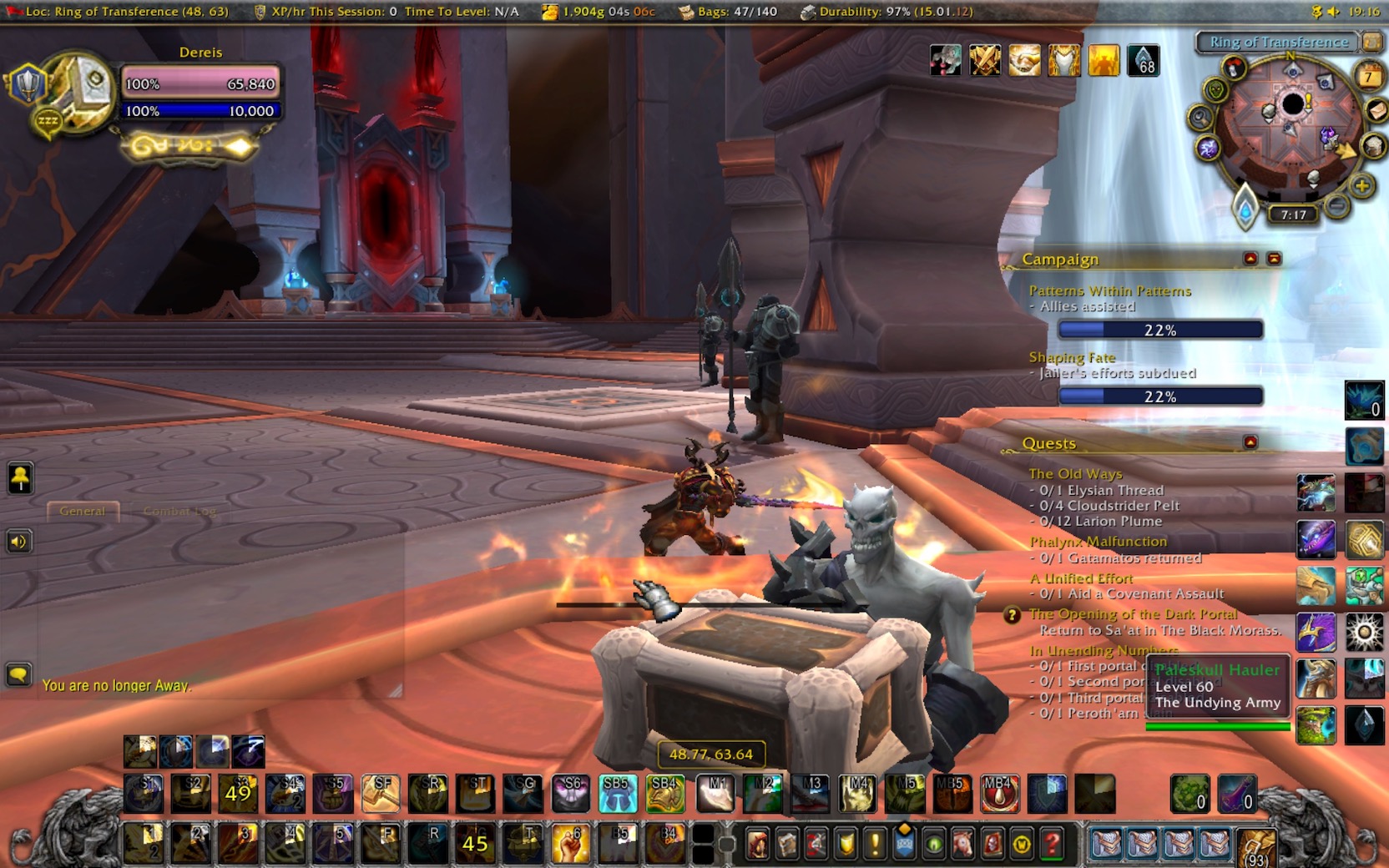Image resolution: width=1389 pixels, height=868 pixels.
Task: Open the world map button beside zone name
Action: (x=1371, y=41)
